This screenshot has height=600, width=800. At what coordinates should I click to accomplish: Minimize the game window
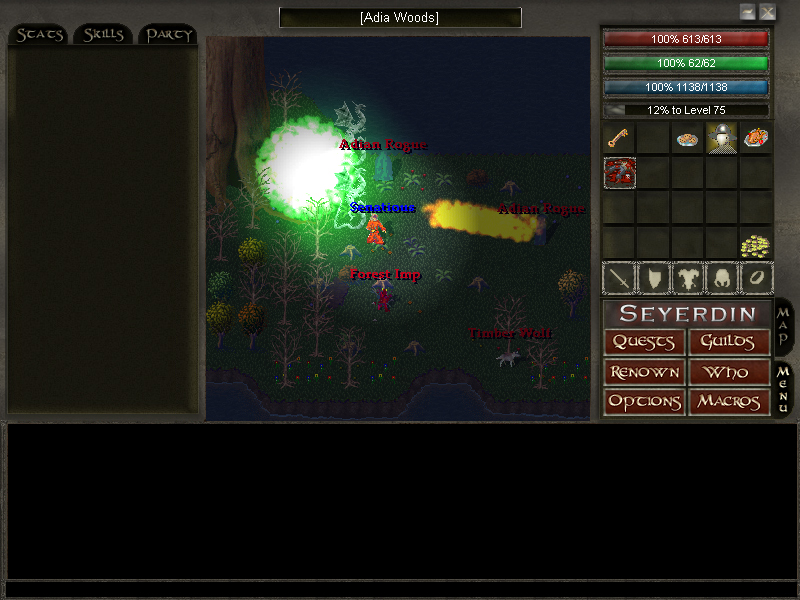[747, 12]
